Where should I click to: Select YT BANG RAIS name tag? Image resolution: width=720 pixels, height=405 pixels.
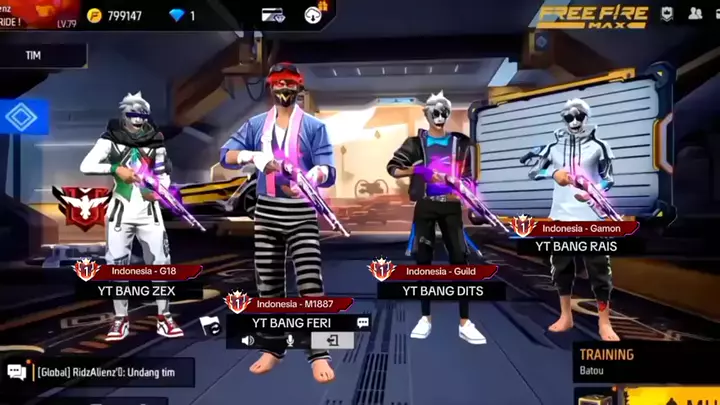(x=575, y=246)
